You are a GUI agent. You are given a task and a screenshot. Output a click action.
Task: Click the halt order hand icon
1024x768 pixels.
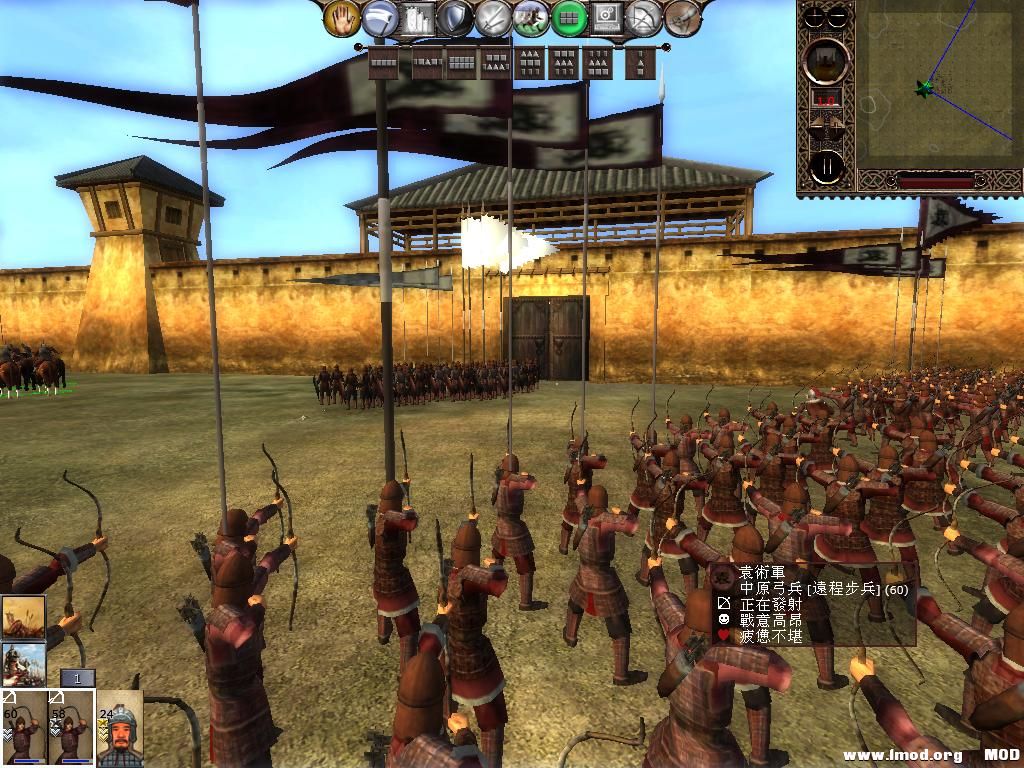[343, 18]
